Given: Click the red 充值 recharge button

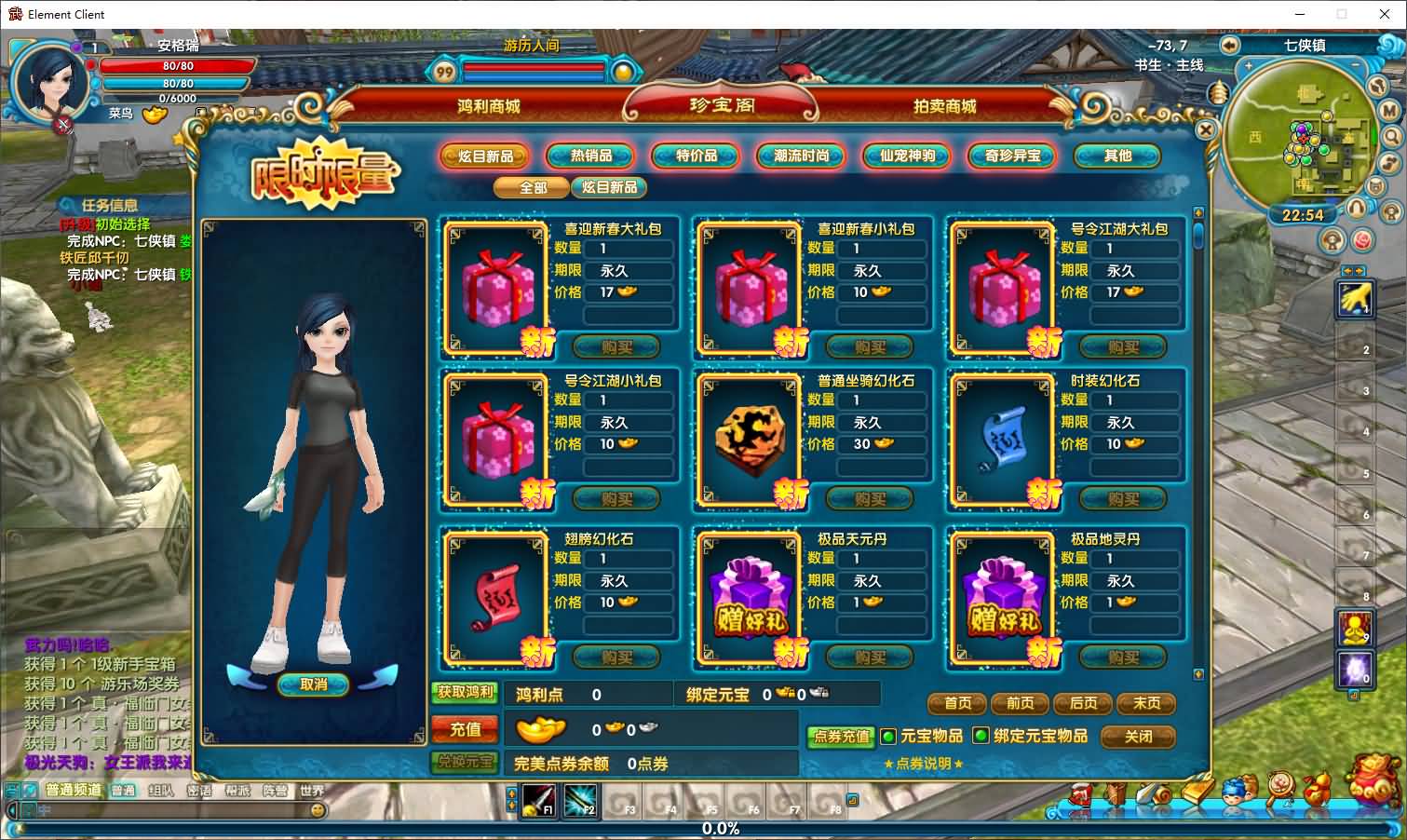Looking at the screenshot, I should pos(466,729).
